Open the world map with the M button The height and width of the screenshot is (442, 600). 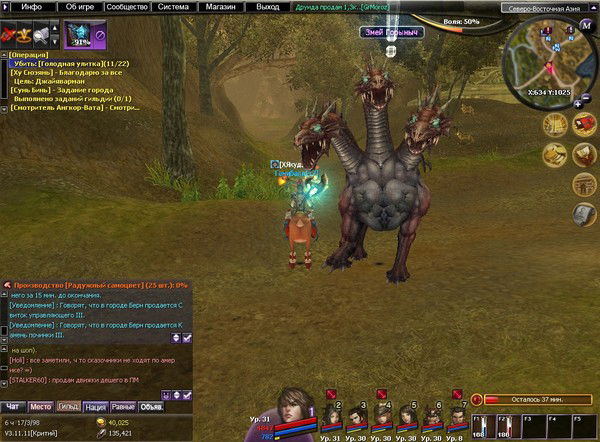pos(586,25)
